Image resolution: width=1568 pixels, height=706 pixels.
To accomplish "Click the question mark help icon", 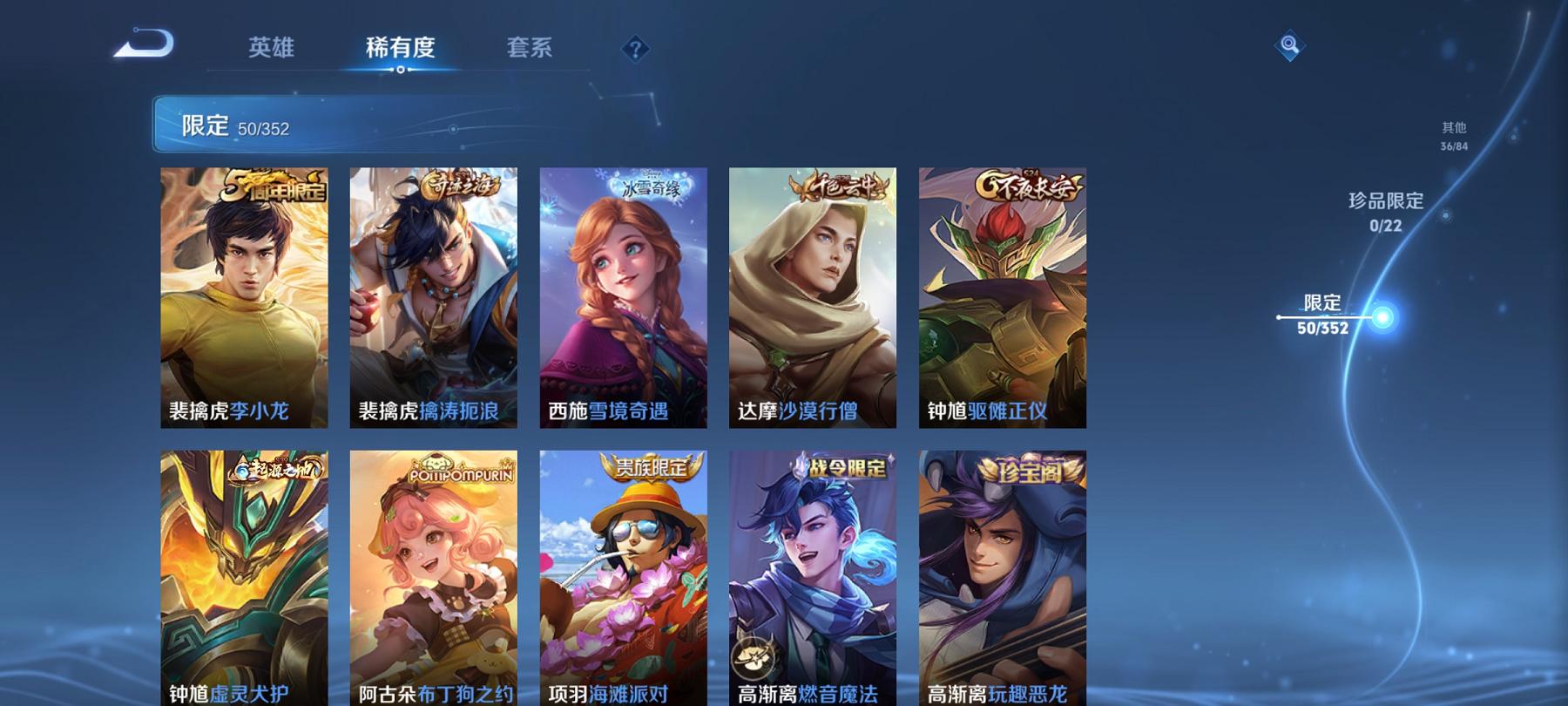I will click(635, 48).
